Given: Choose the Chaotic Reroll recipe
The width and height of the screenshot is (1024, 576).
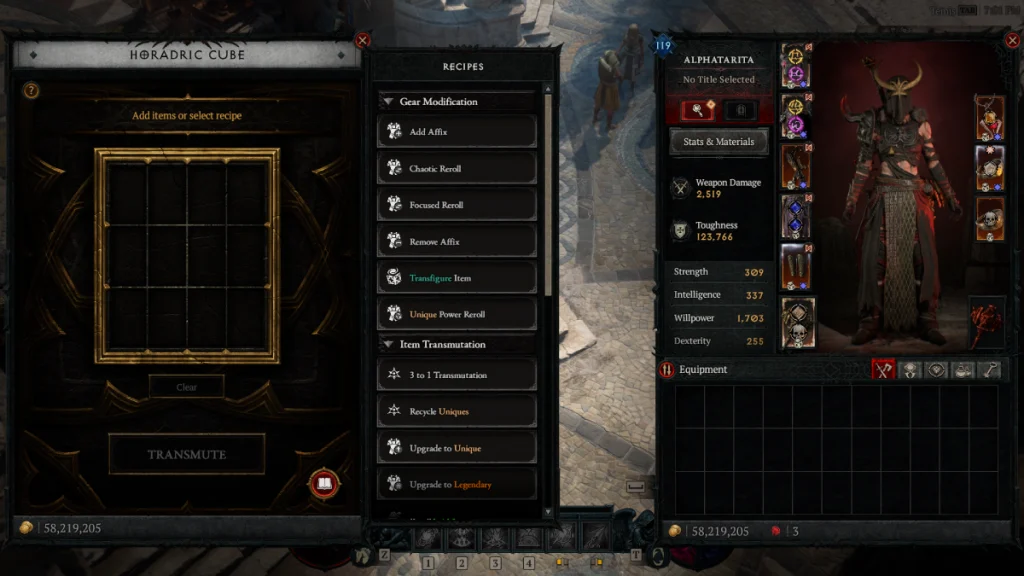Looking at the screenshot, I should tap(457, 169).
